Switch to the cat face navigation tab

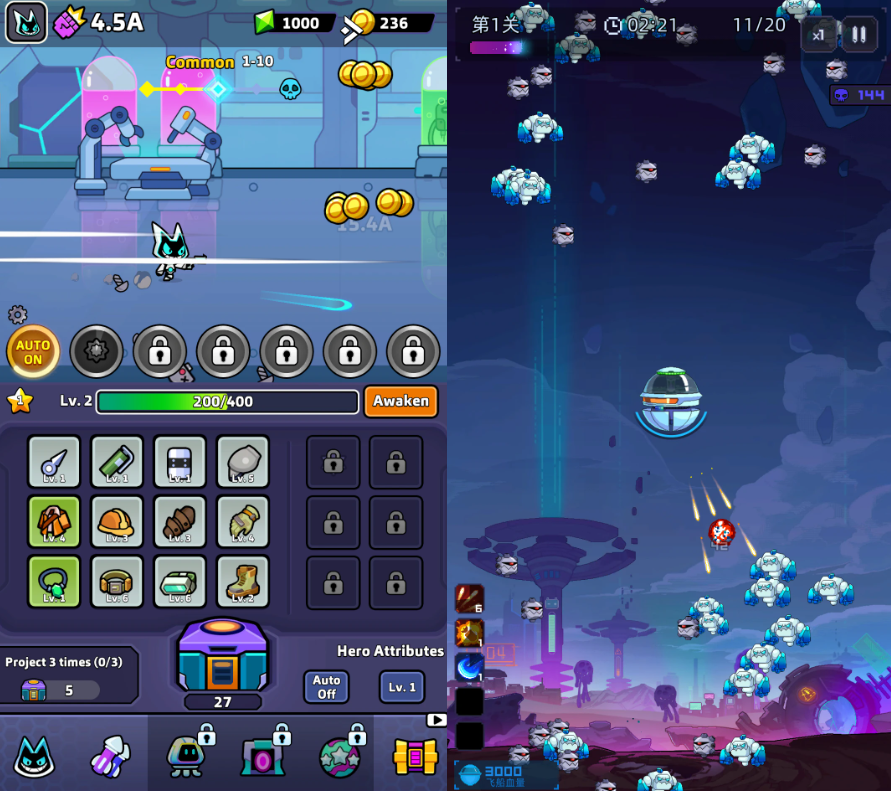tap(34, 756)
